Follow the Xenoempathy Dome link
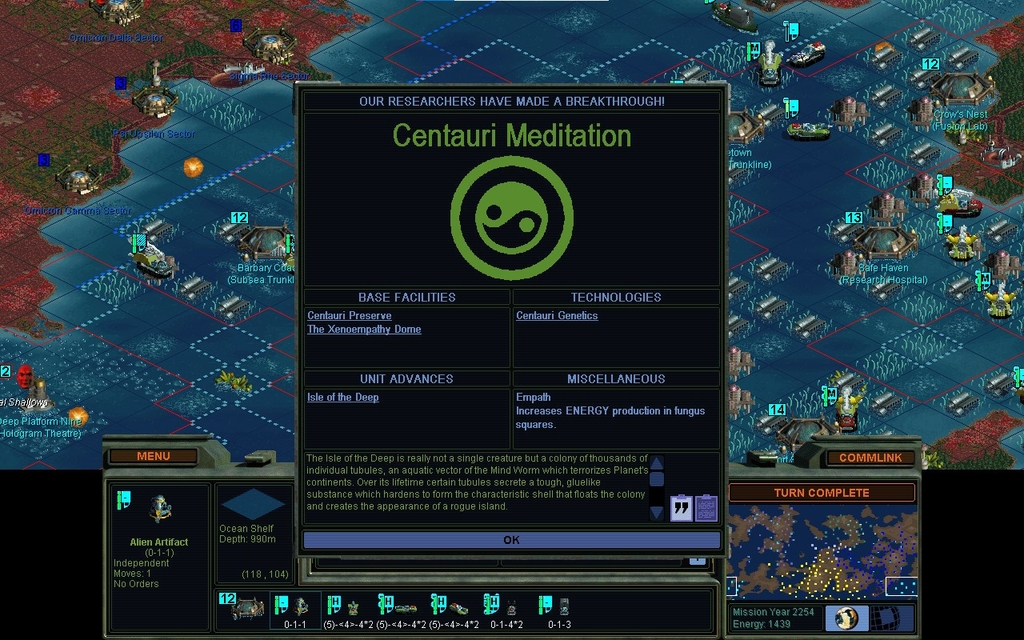The width and height of the screenshot is (1024, 640). 364,330
